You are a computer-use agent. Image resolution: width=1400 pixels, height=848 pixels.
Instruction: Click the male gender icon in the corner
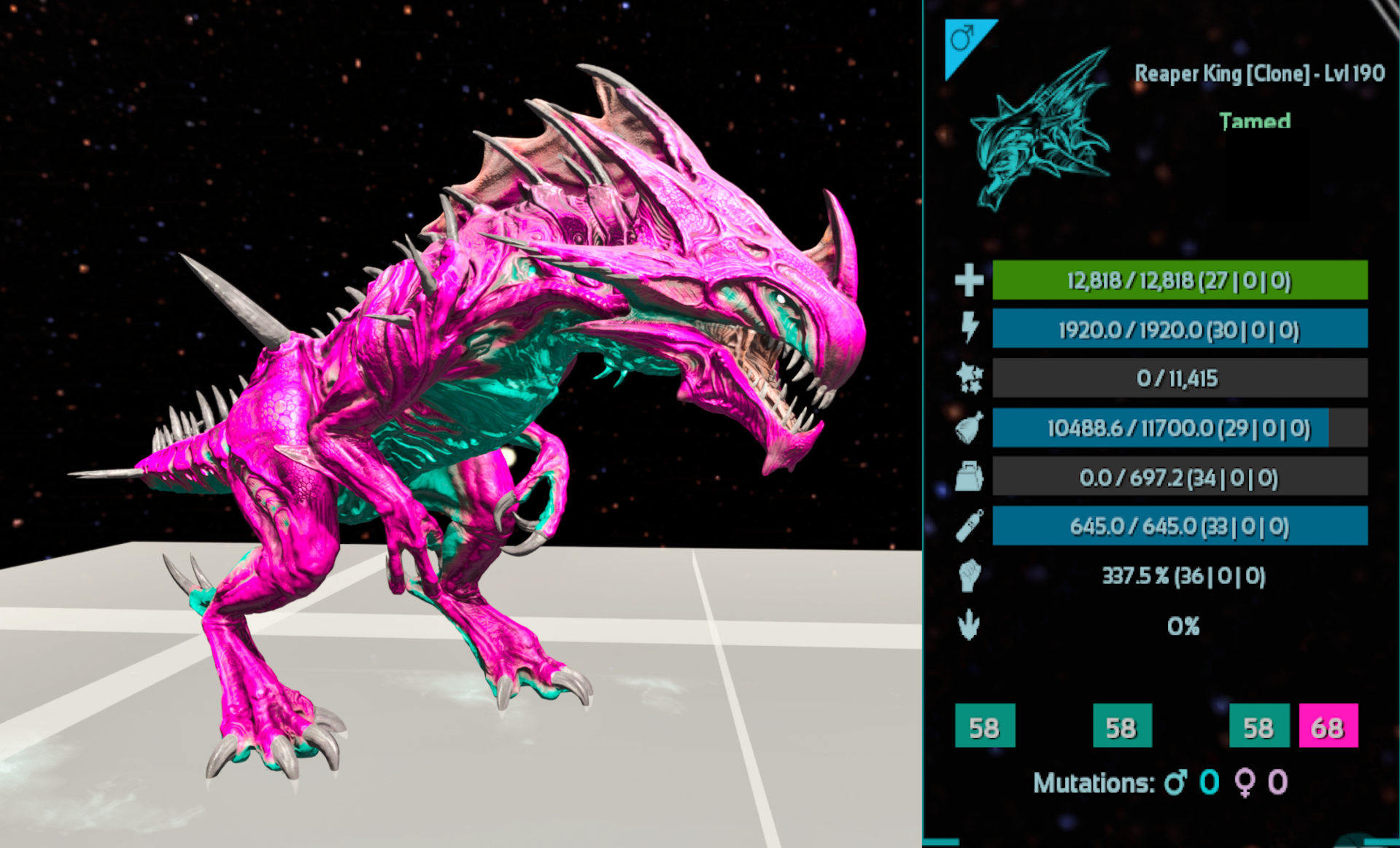(x=963, y=38)
